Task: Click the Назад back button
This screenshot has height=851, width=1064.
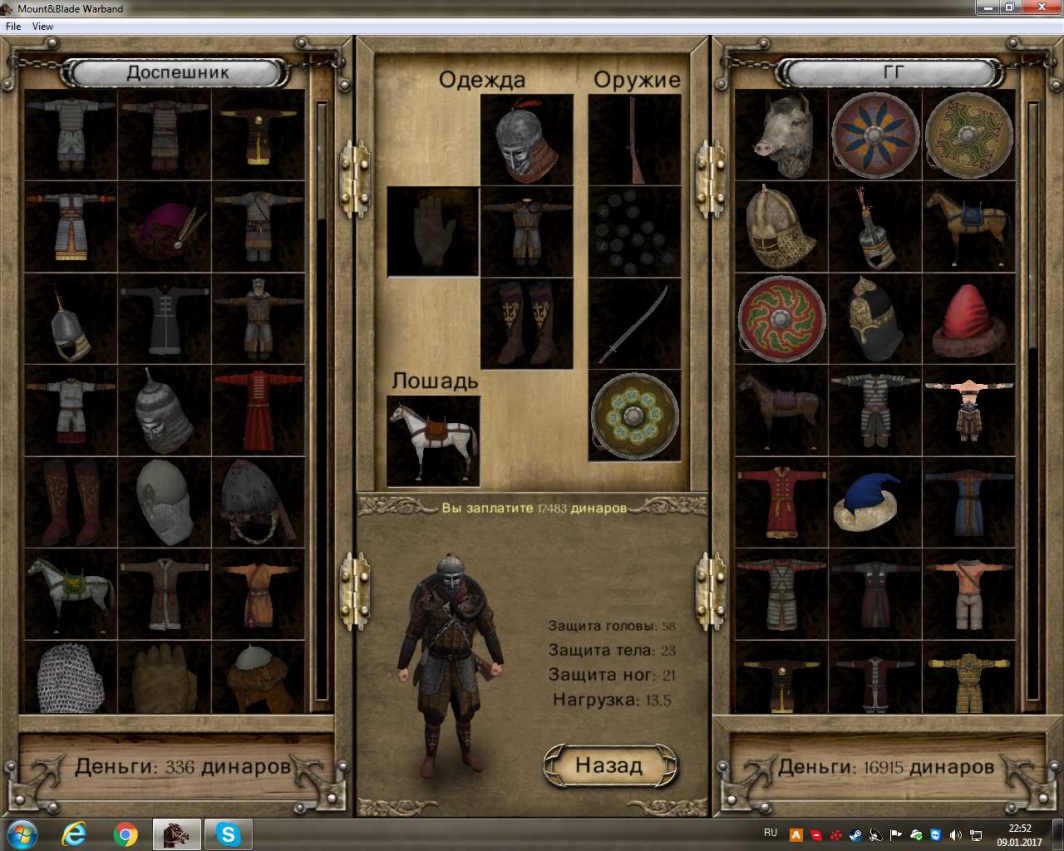Action: 609,766
